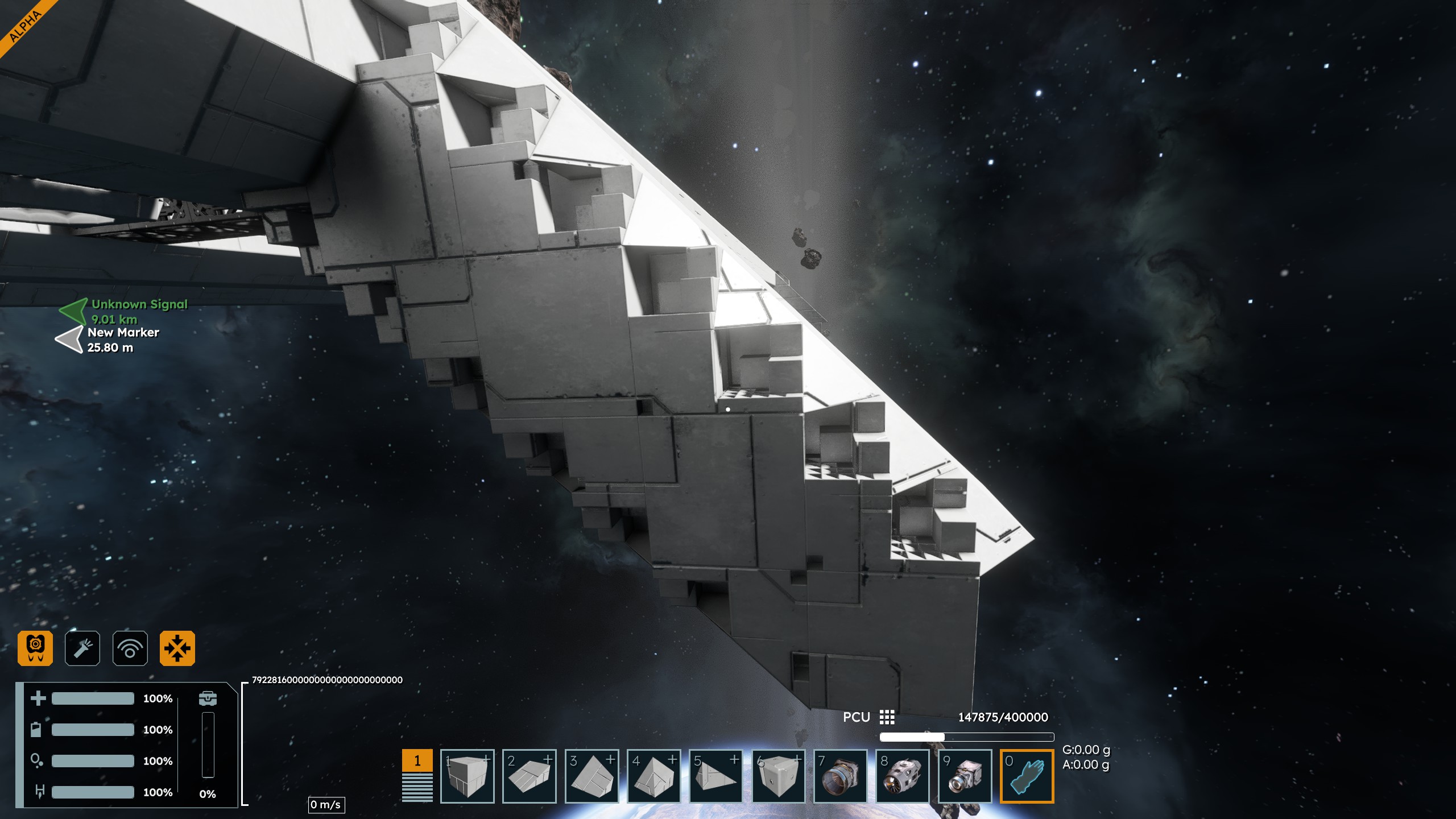
Task: Select the pointed wedge armor block in slot 5
Action: [716, 776]
